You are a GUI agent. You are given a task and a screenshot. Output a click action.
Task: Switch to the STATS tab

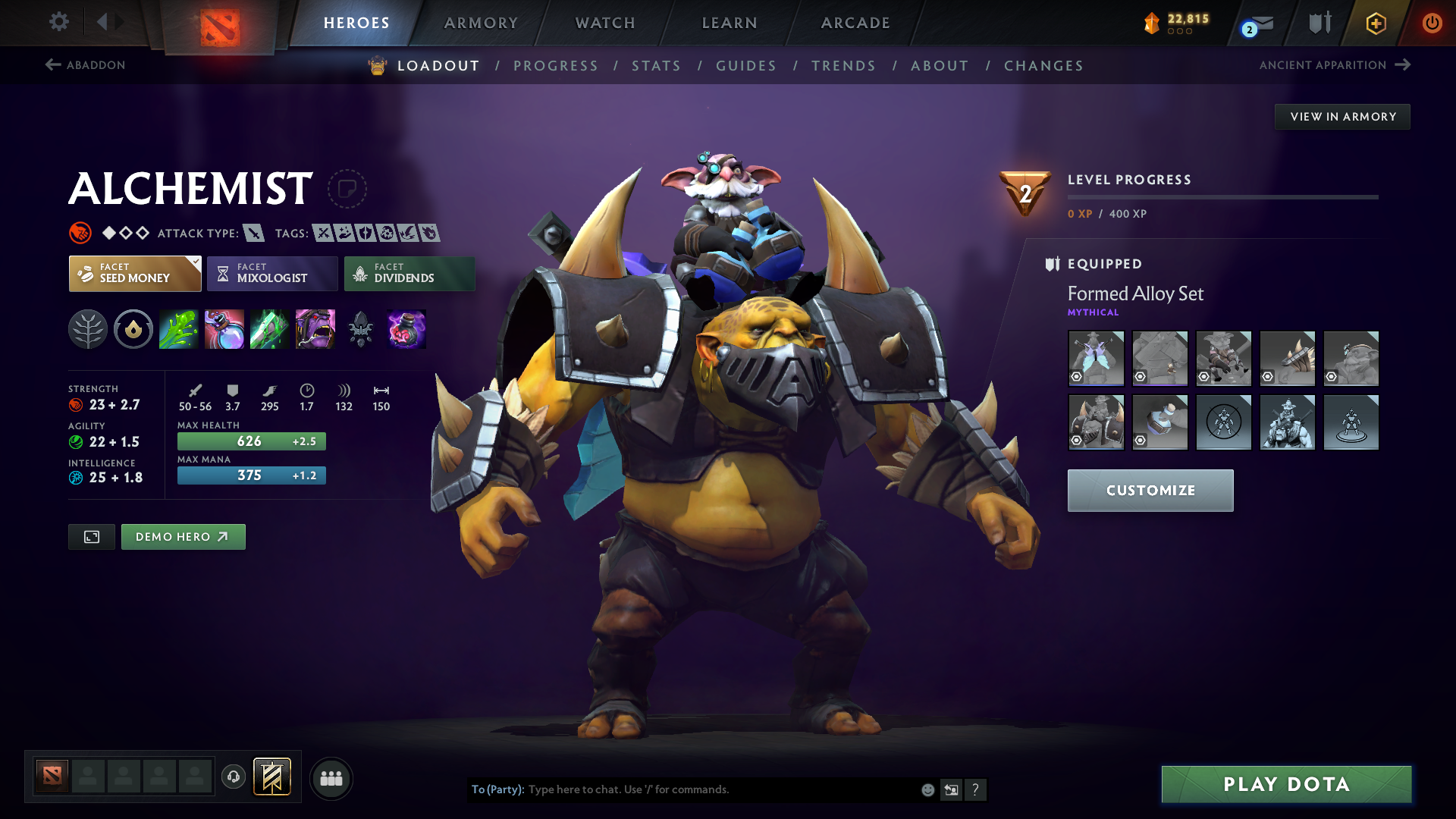pos(656,66)
